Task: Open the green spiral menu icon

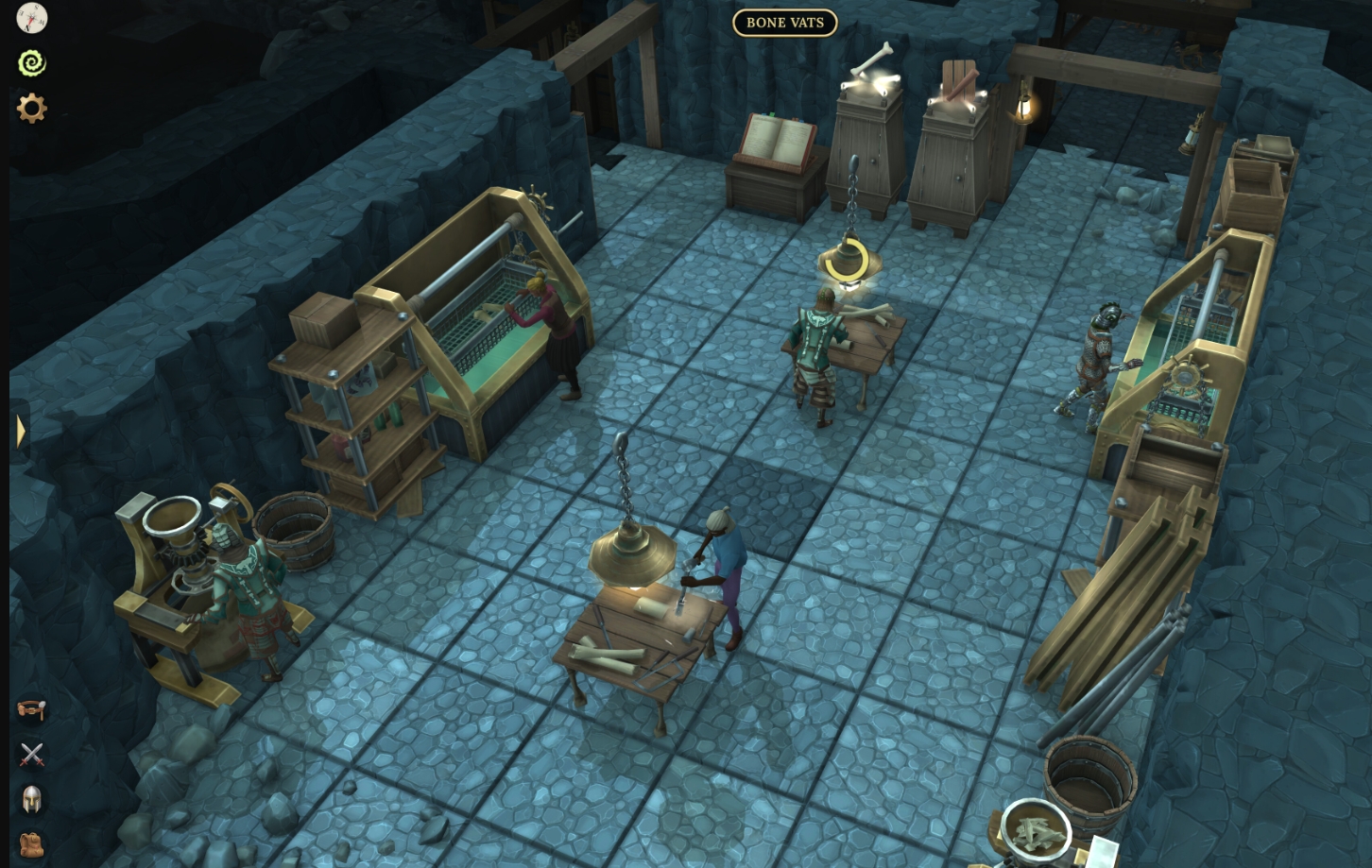Action: [x=32, y=63]
